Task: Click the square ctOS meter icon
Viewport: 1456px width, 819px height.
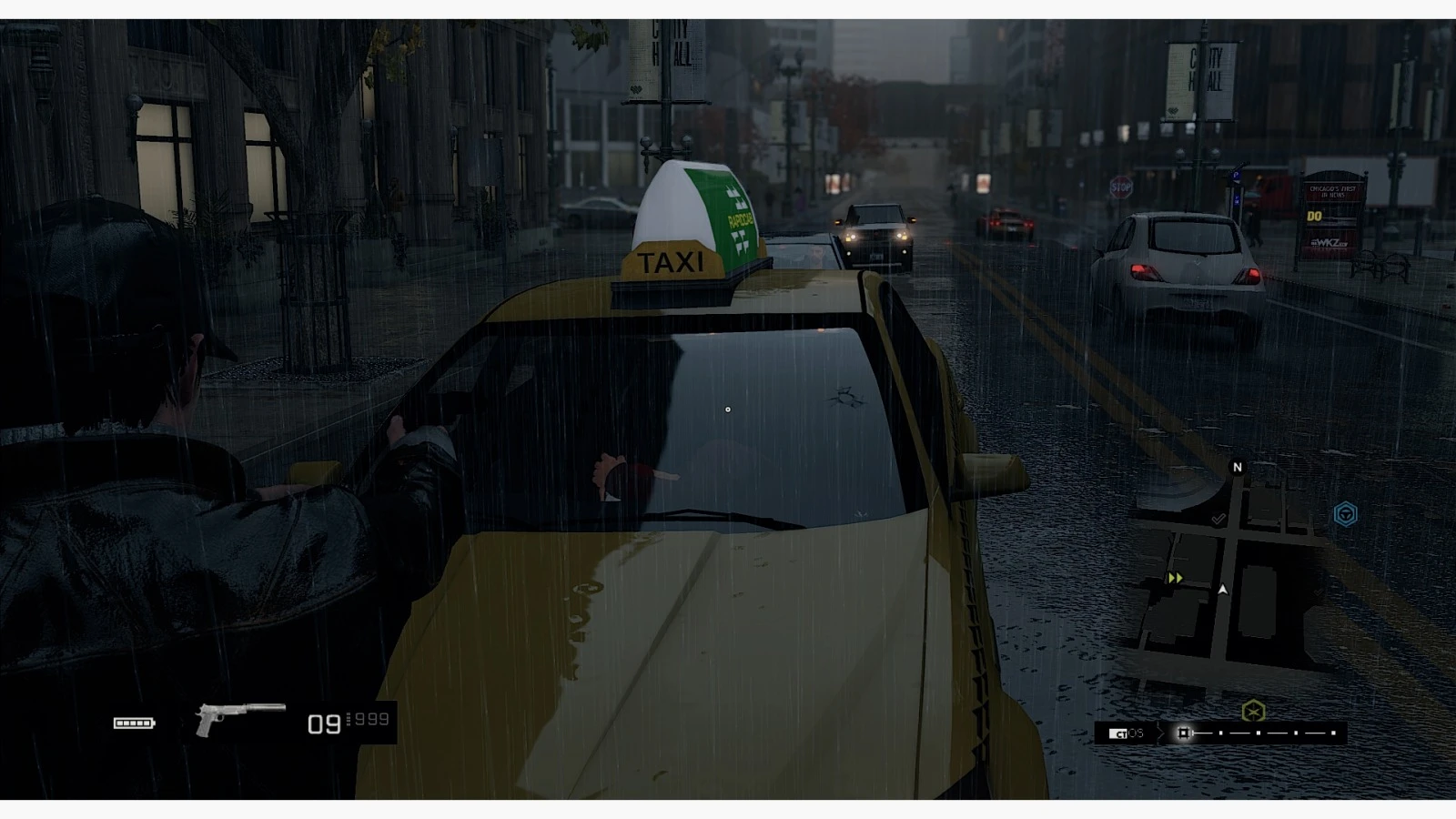Action: (x=1184, y=733)
